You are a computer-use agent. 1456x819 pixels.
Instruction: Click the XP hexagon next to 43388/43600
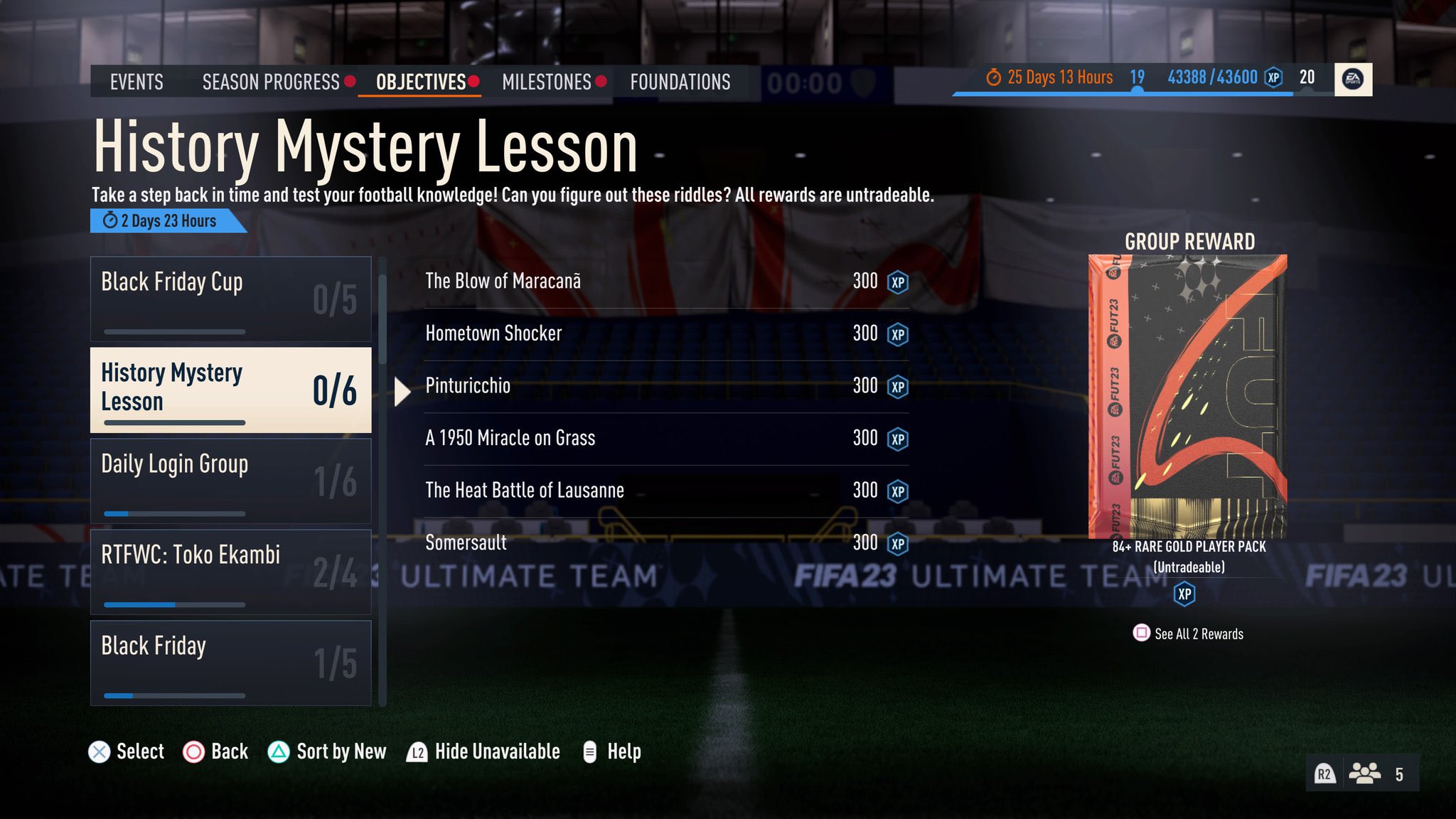click(1272, 77)
